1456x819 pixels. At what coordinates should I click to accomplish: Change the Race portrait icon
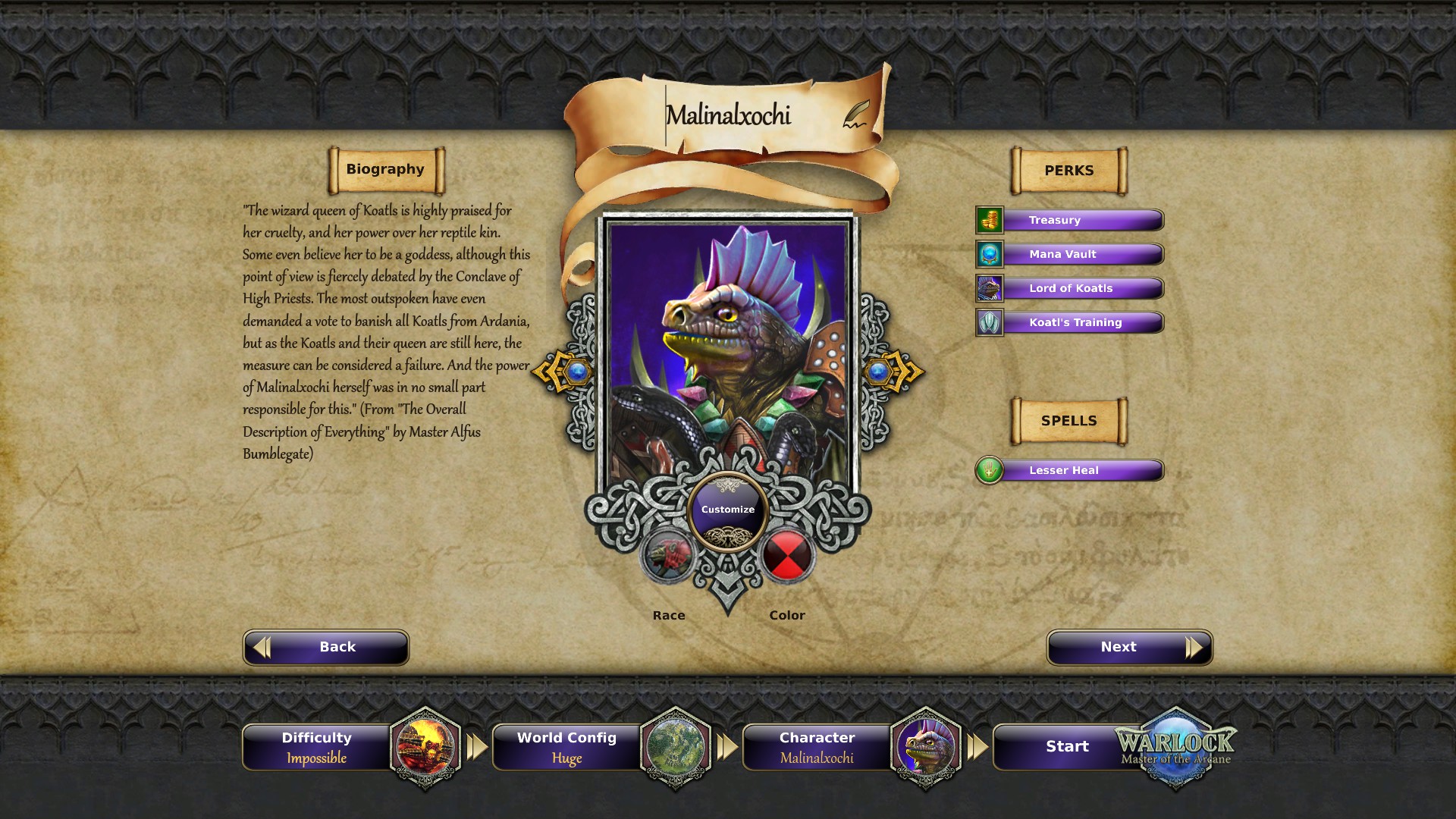click(669, 556)
